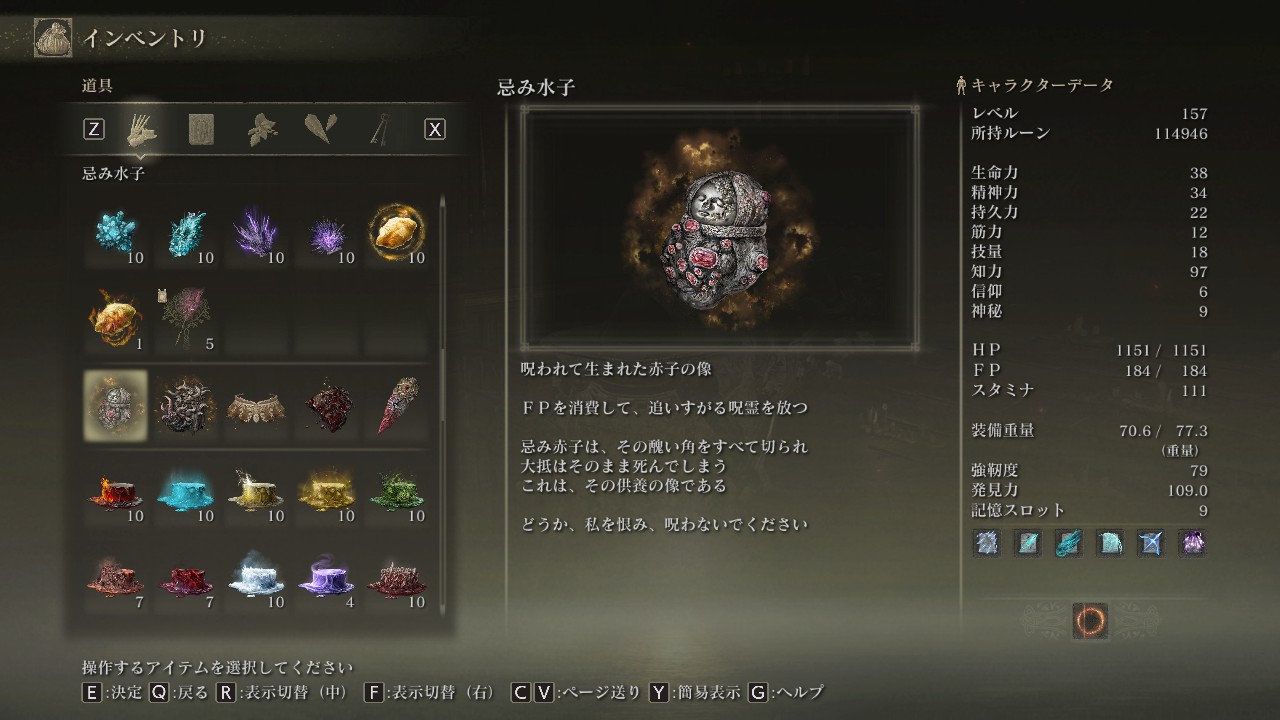Choose the purple grease with count 4

[x=326, y=577]
